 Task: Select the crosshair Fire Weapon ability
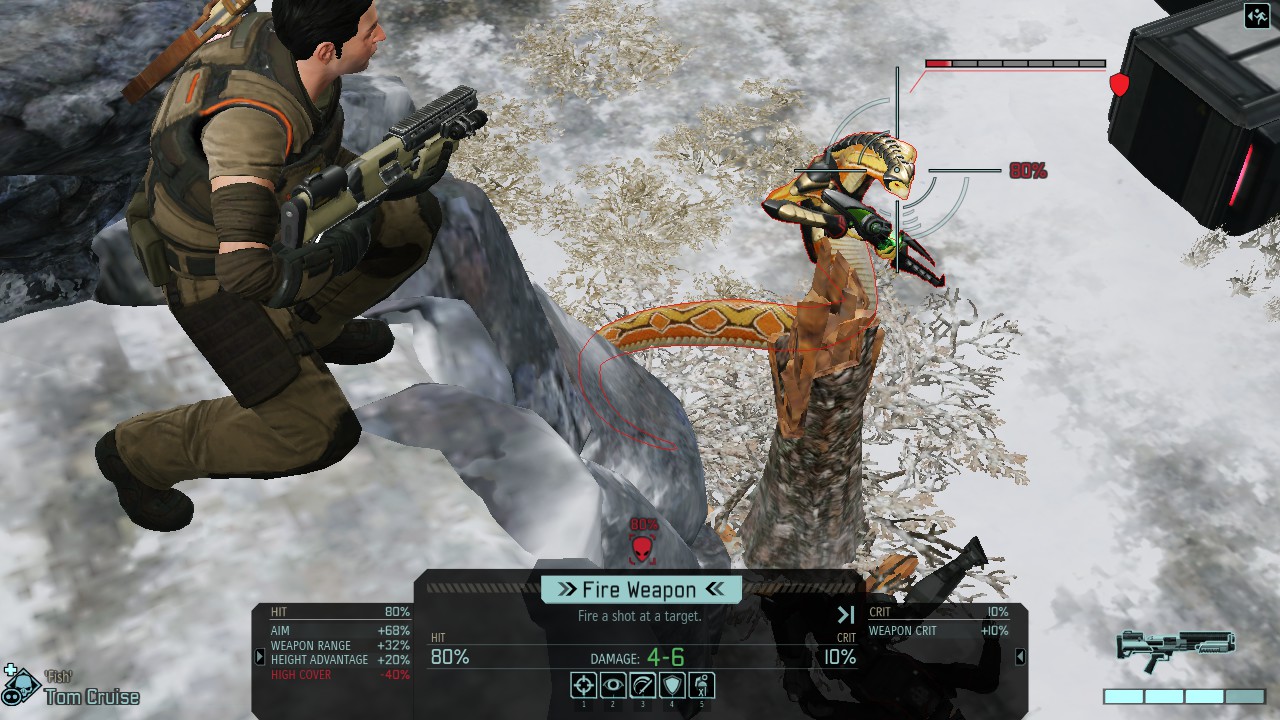[584, 685]
